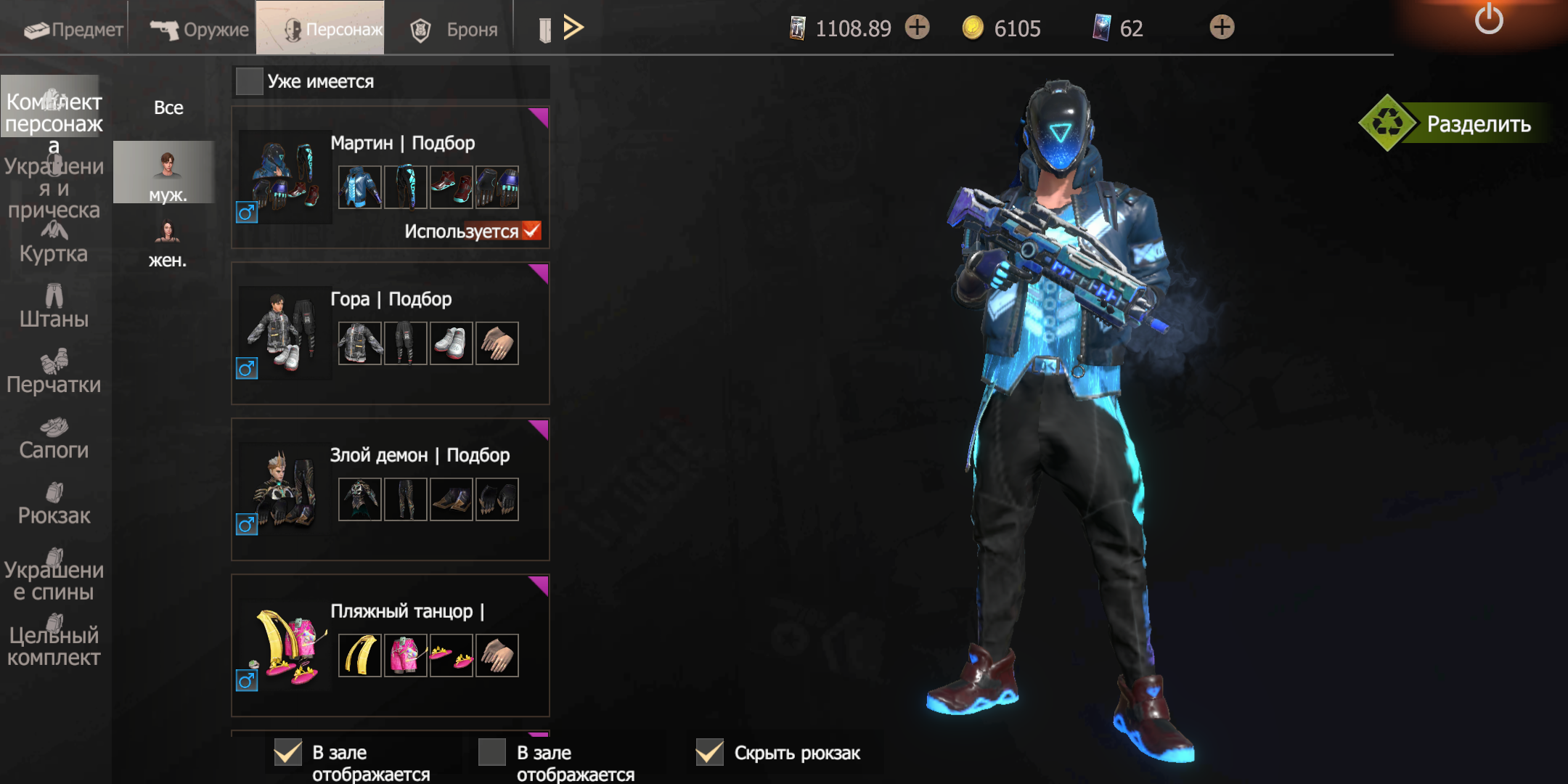Add currency next to the 1108.89 balance
1568x784 pixels.
918,28
